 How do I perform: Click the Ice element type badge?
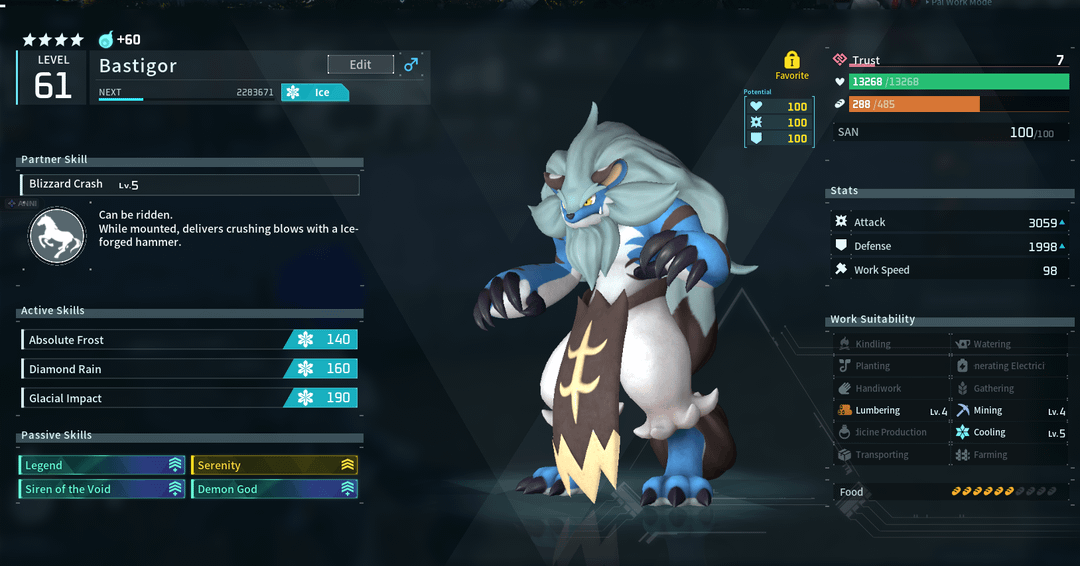tap(315, 93)
